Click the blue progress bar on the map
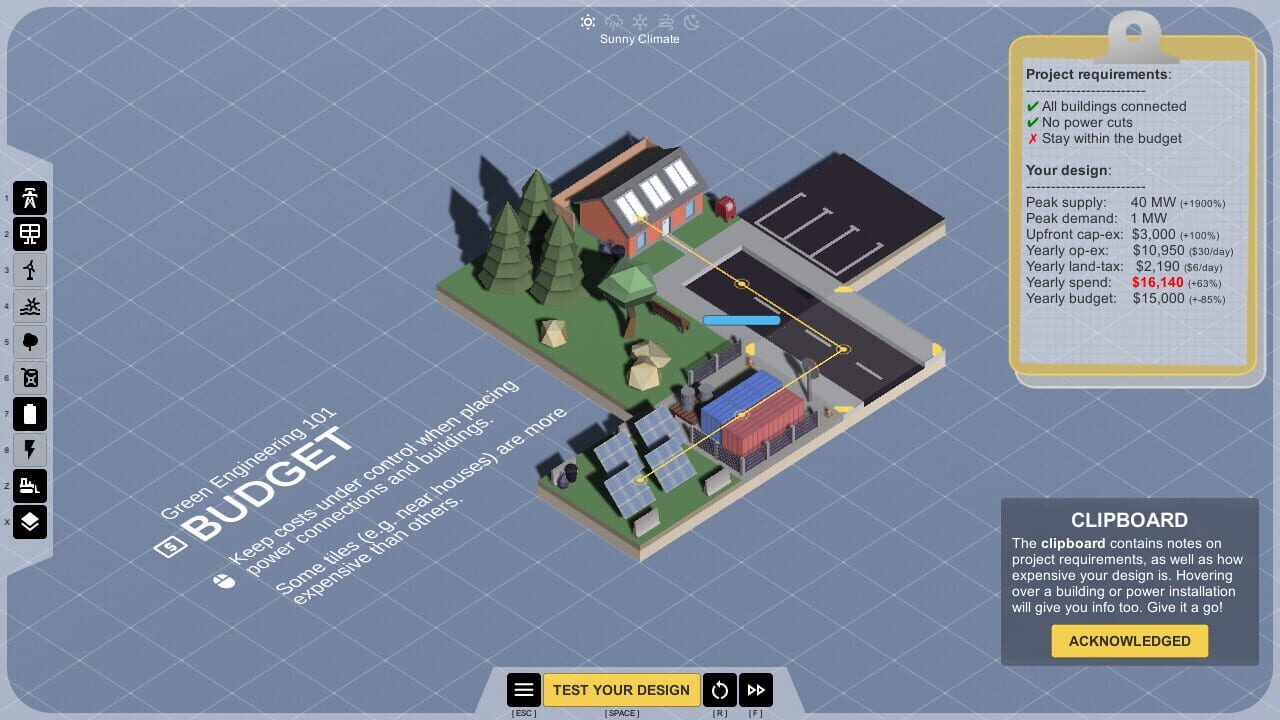Screen dimensions: 1280x720 (742, 320)
